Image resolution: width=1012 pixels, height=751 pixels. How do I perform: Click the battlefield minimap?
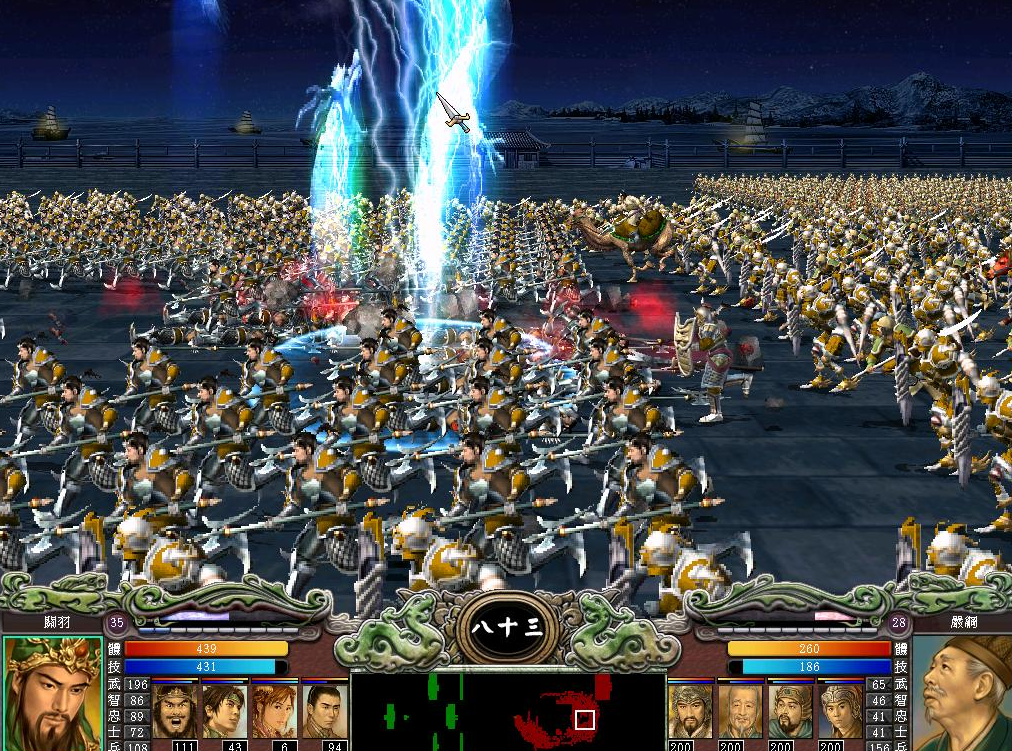[508, 711]
